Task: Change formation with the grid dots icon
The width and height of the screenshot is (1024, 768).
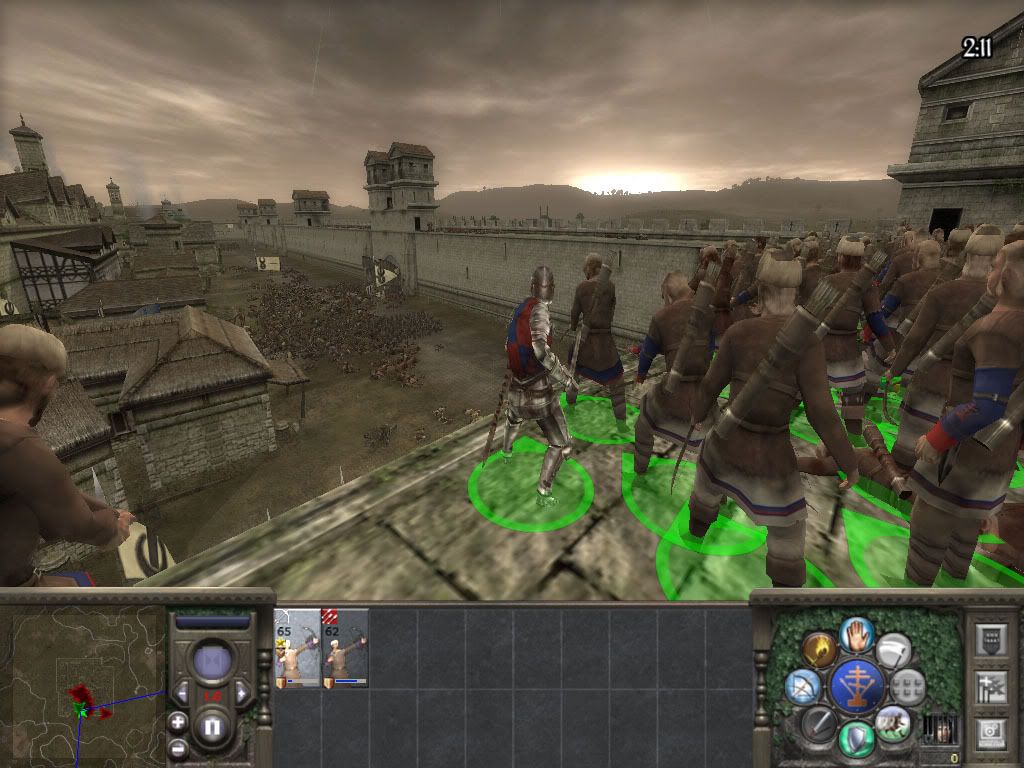Action: tap(907, 686)
